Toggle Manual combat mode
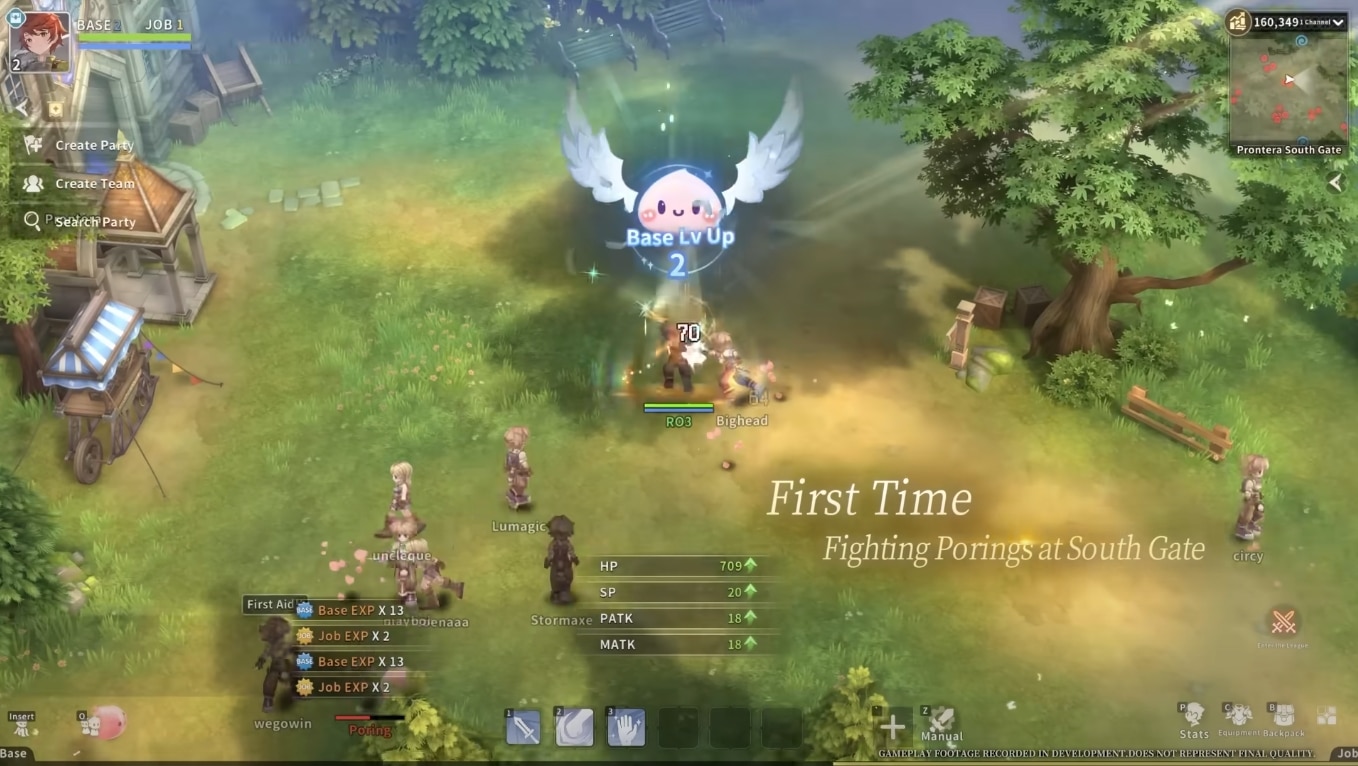 [x=941, y=722]
